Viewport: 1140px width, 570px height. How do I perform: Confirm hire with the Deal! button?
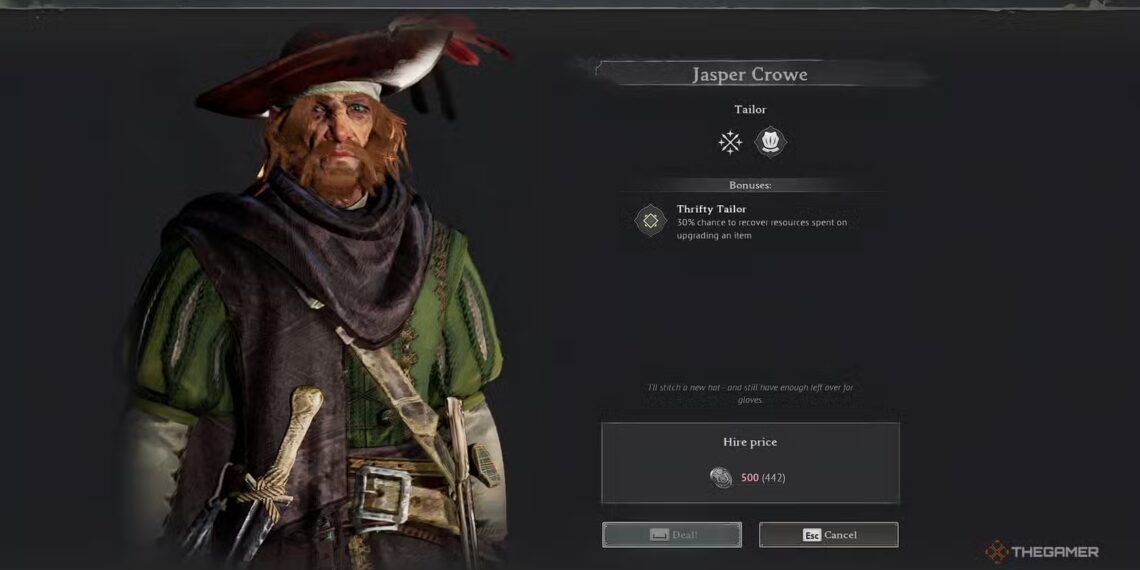[x=671, y=535]
